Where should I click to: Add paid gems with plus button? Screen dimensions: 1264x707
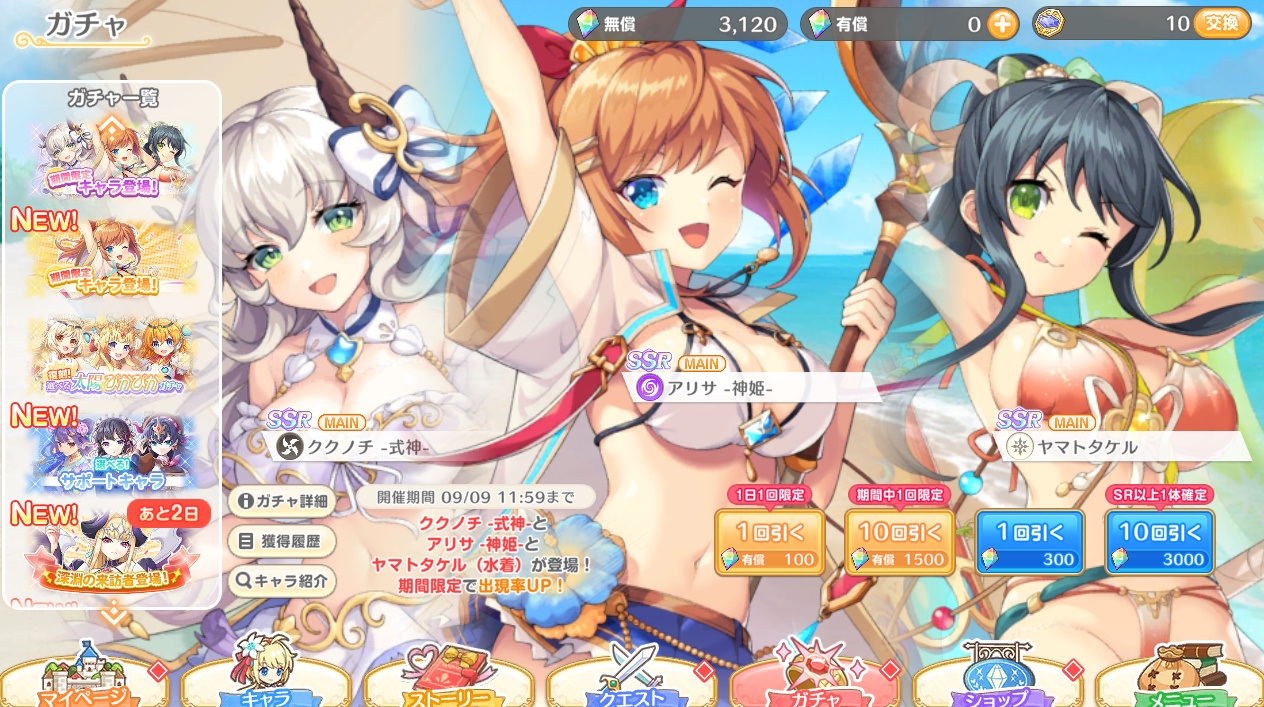[1002, 25]
